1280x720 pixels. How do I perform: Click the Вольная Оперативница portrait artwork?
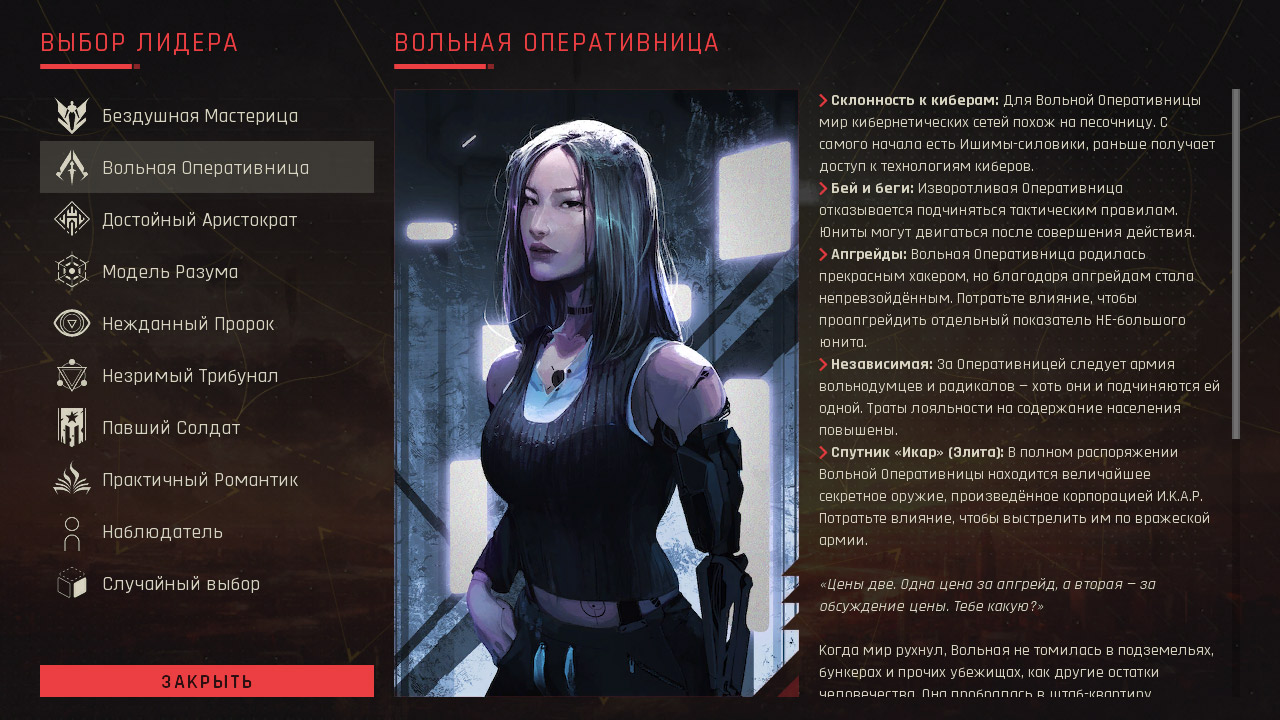pyautogui.click(x=597, y=390)
